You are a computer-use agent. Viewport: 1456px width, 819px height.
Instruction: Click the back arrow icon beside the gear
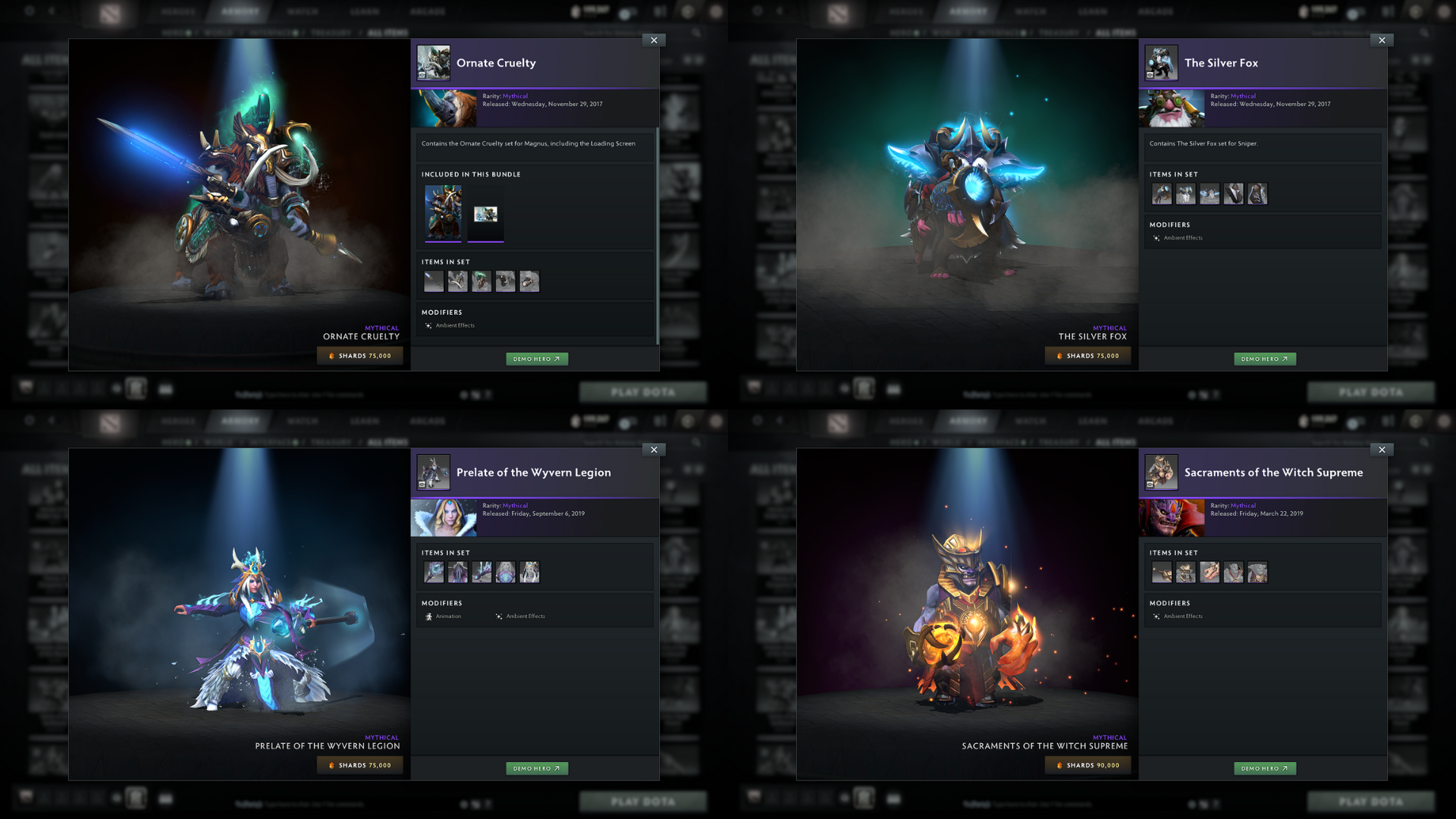[52, 11]
